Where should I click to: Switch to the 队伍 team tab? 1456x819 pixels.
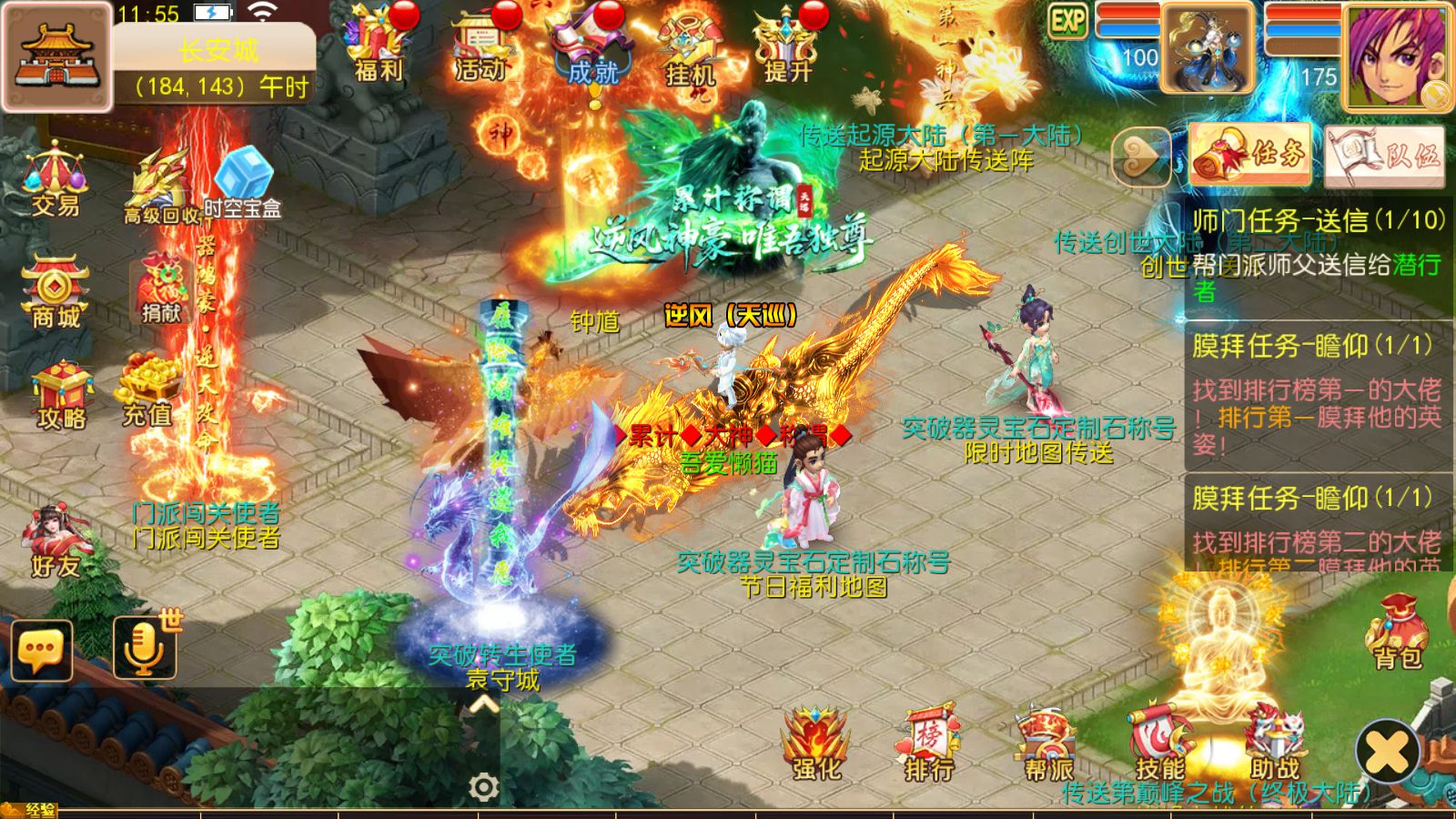coord(1384,156)
